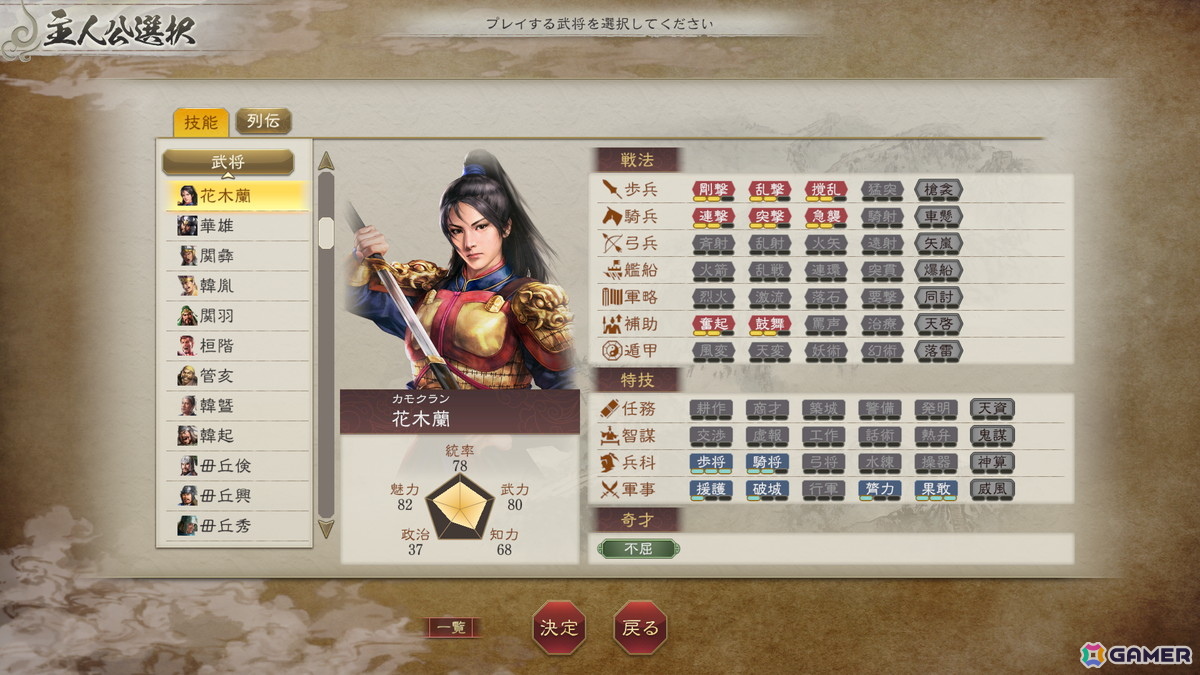Click the scroll-down arrow of the officer list

point(325,528)
